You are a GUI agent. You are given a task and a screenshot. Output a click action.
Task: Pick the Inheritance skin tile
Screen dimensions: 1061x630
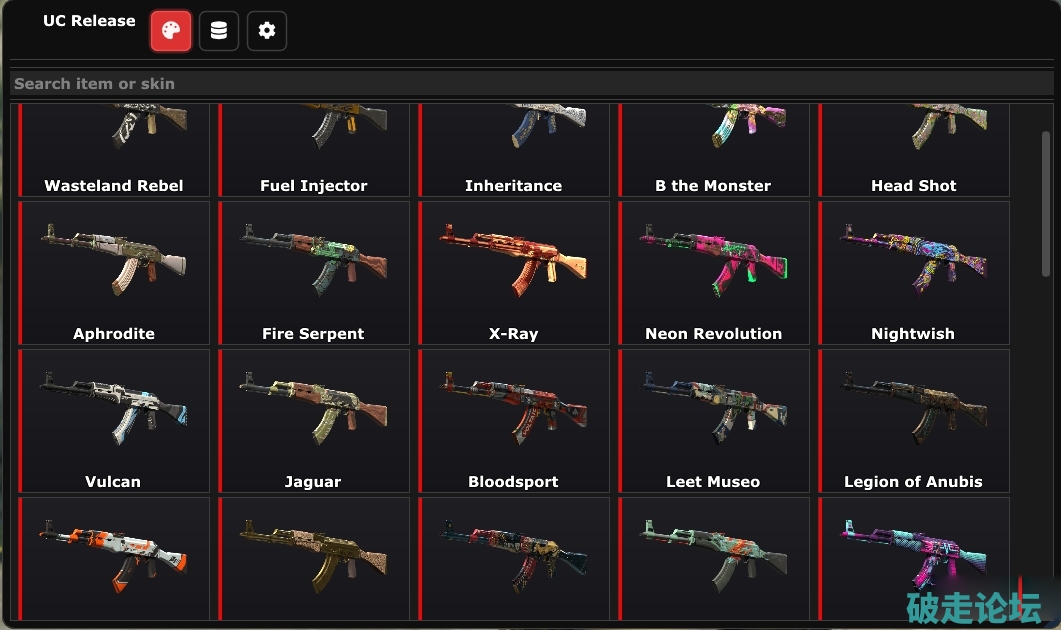(514, 150)
